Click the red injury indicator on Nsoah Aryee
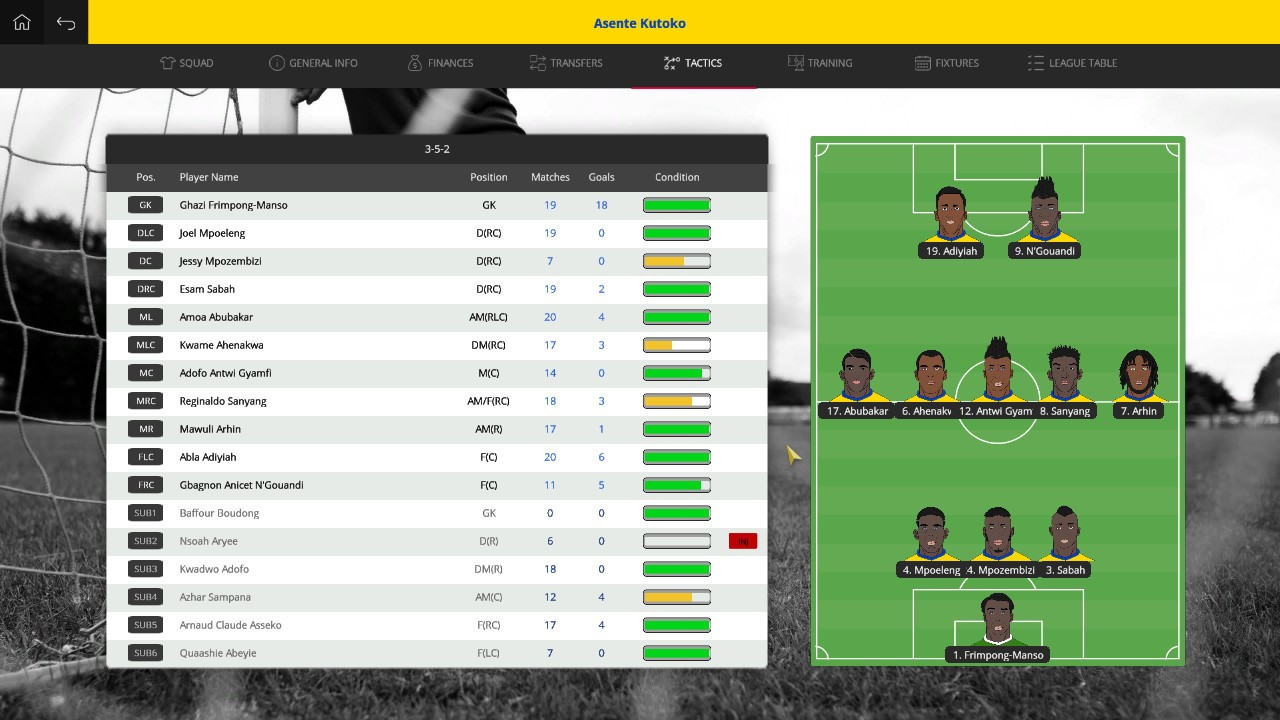Viewport: 1280px width, 720px height. coord(743,541)
